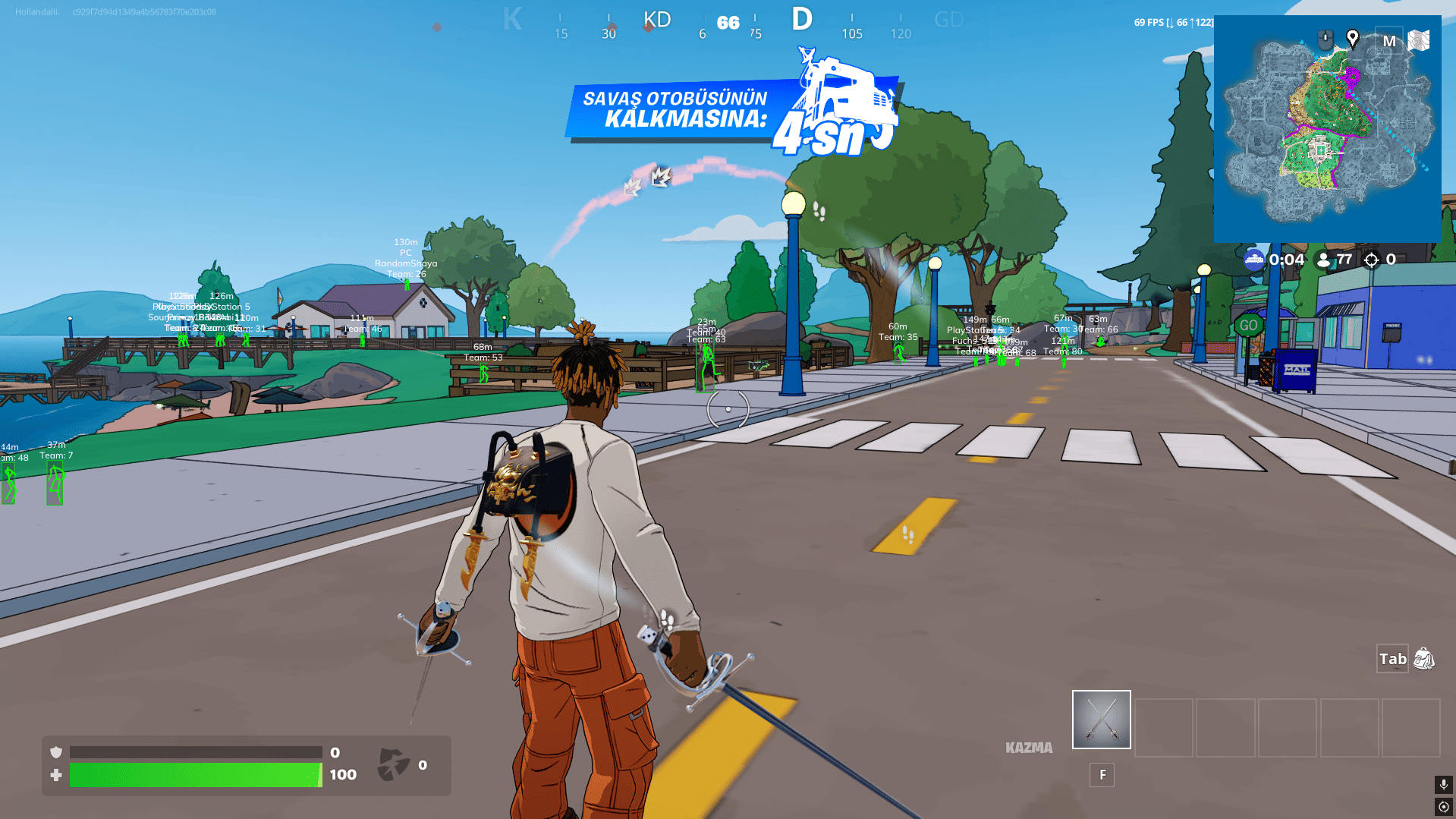This screenshot has height=819, width=1456.
Task: Click the eliminations crosshair icon showing 0
Action: pos(1370,259)
